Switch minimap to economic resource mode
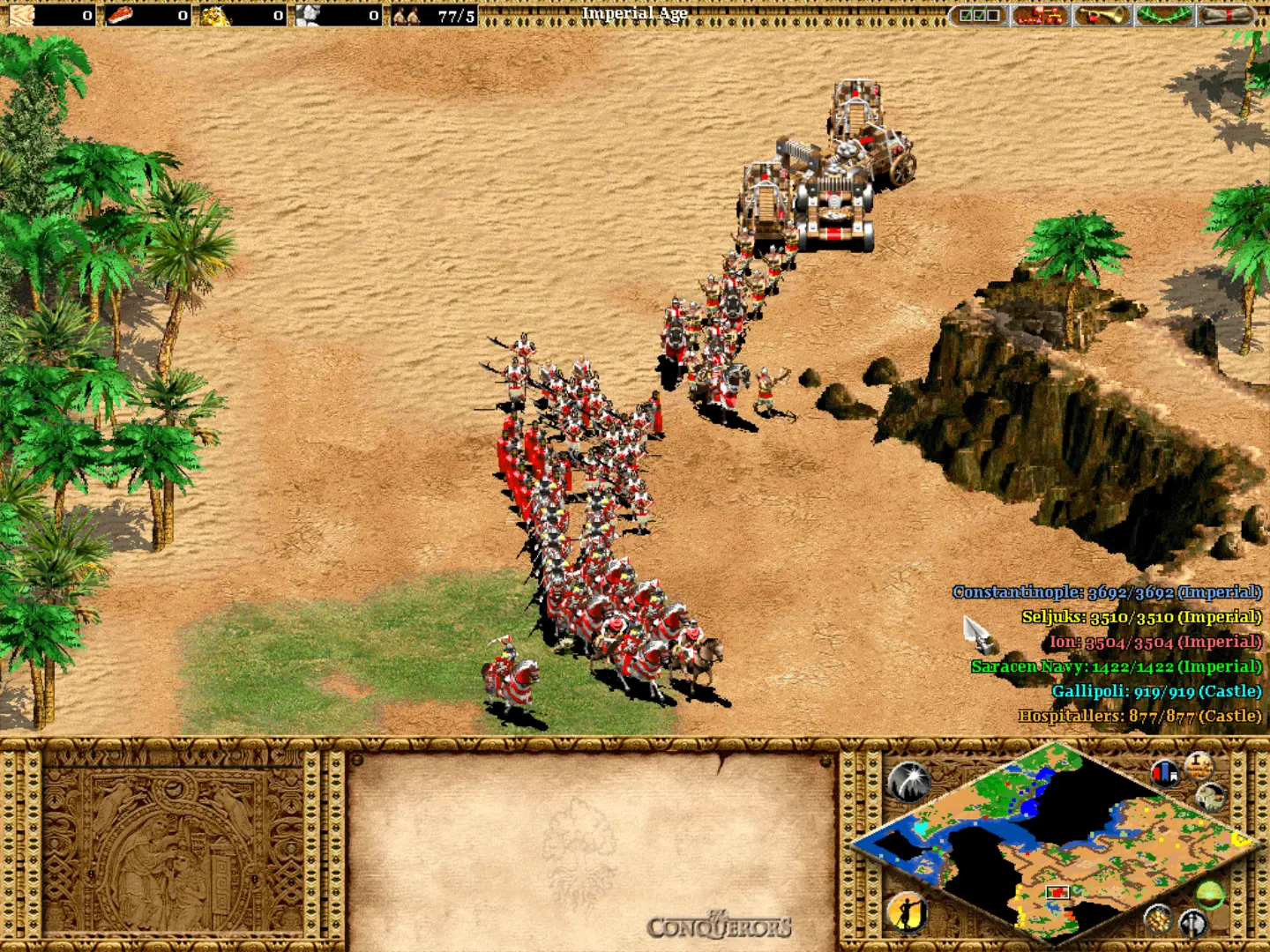Image resolution: width=1270 pixels, height=952 pixels. 1157,919
